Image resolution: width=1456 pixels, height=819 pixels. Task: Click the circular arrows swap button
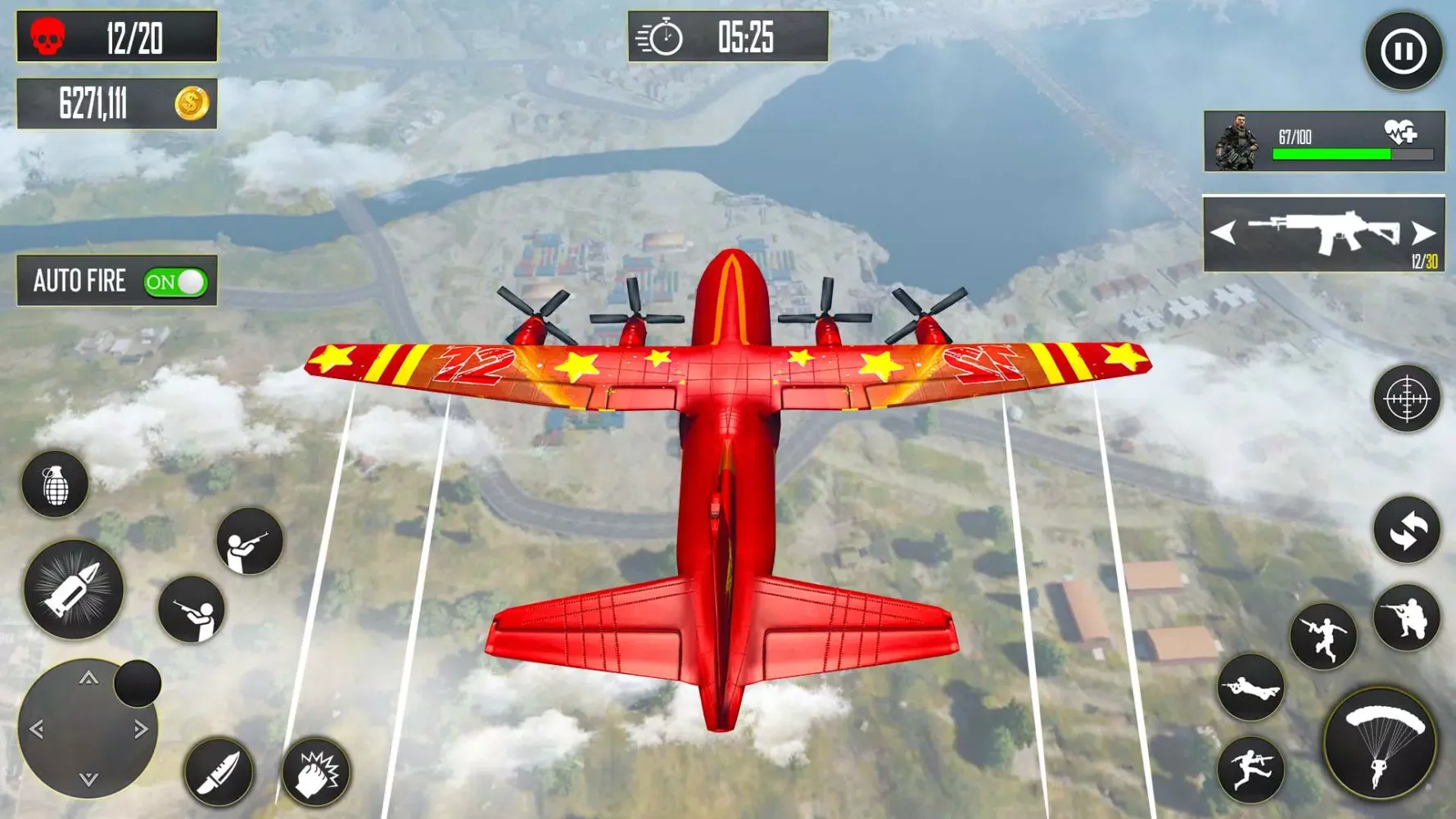point(1406,530)
